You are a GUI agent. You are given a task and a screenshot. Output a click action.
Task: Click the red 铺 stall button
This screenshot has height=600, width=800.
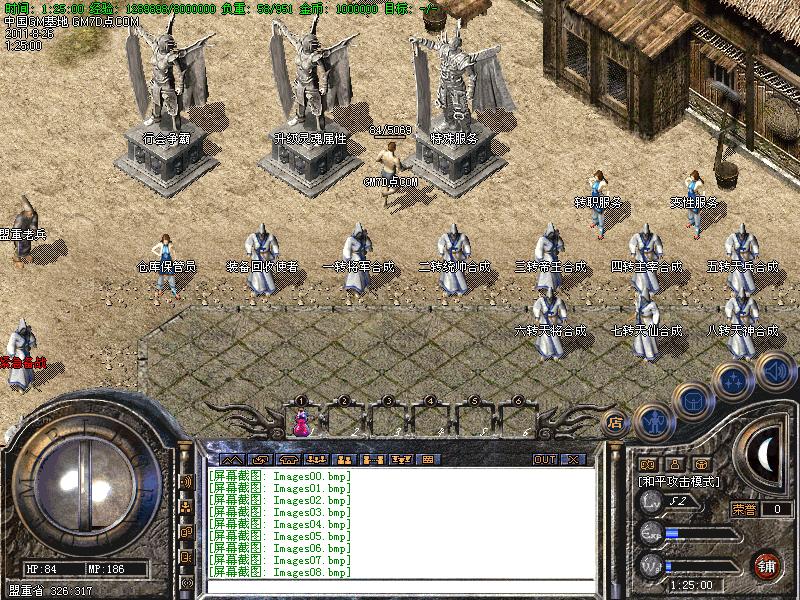pos(768,564)
